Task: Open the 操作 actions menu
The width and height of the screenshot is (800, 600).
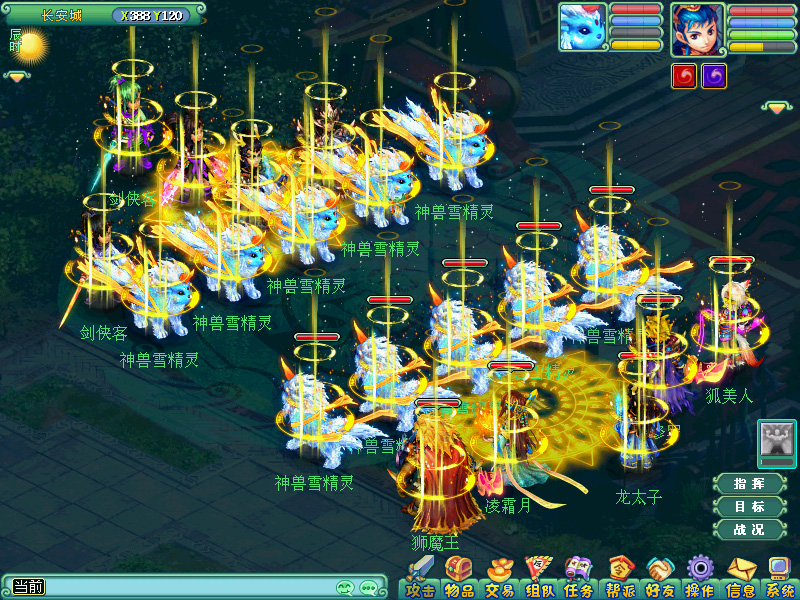Action: 699,580
